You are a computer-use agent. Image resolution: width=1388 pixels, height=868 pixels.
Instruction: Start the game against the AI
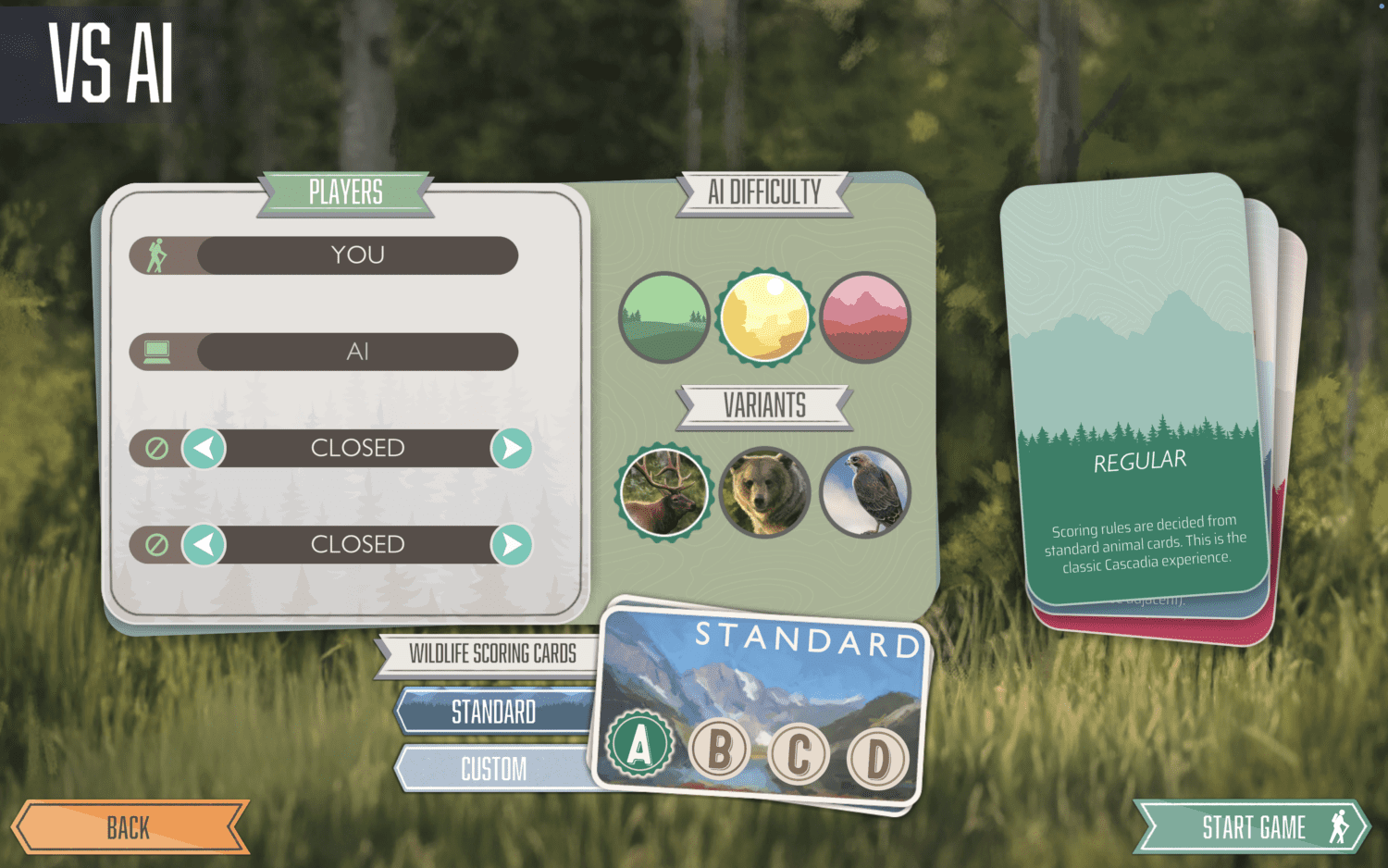[1252, 826]
